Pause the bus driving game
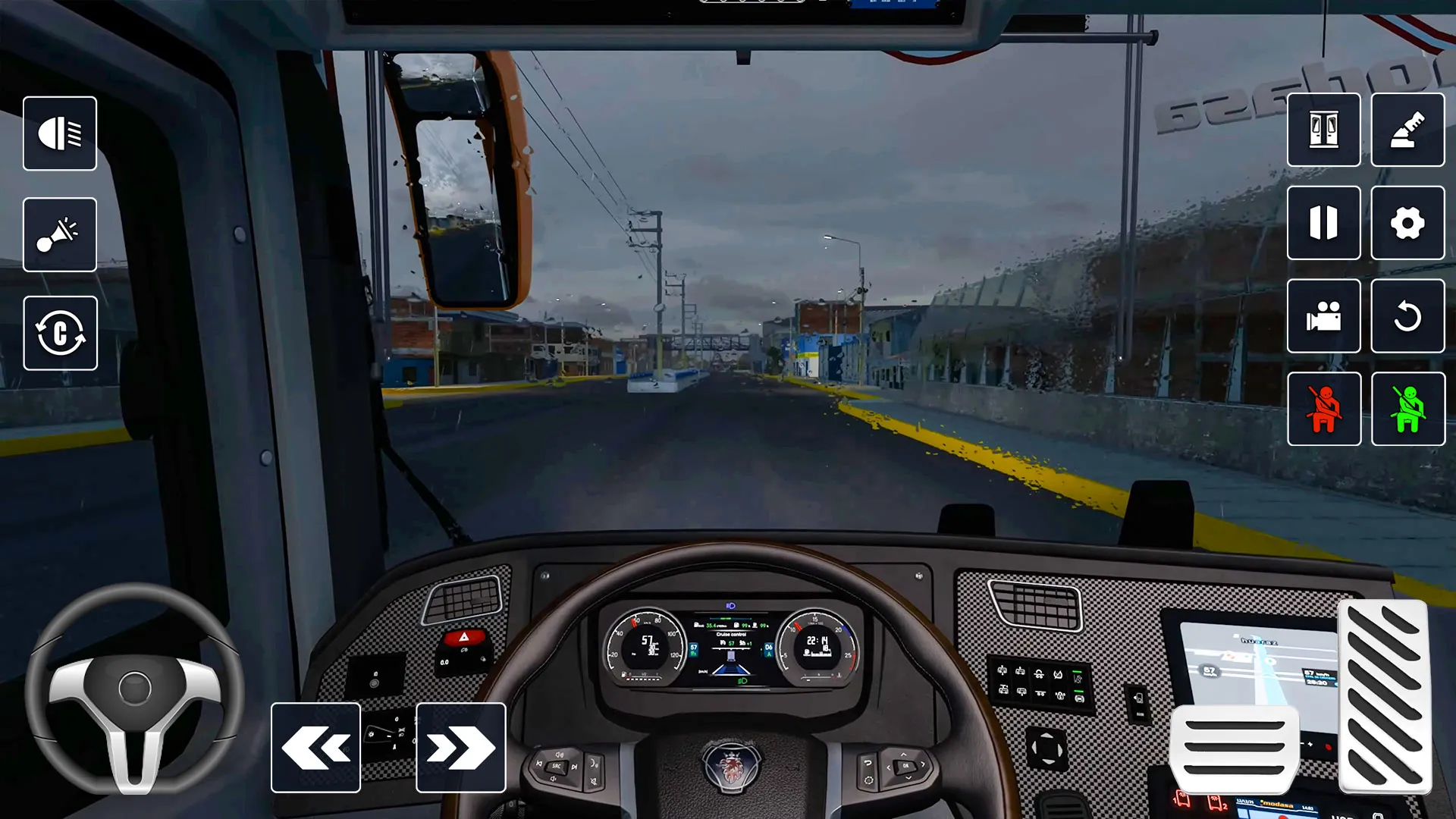Screen dimensions: 1456x819 (1323, 223)
